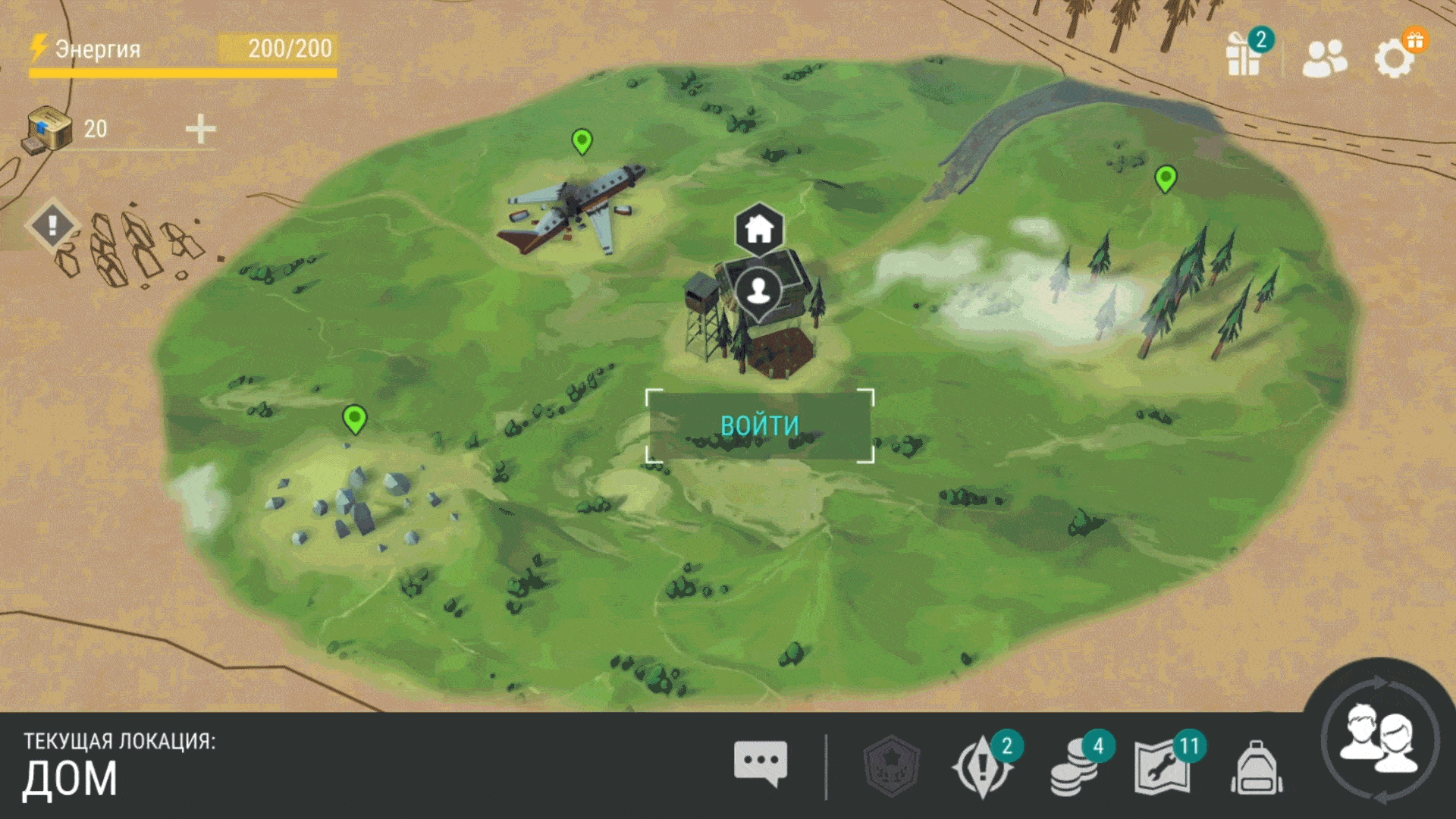Open the coins stack menu
This screenshot has width=1456, height=819.
click(x=1074, y=767)
